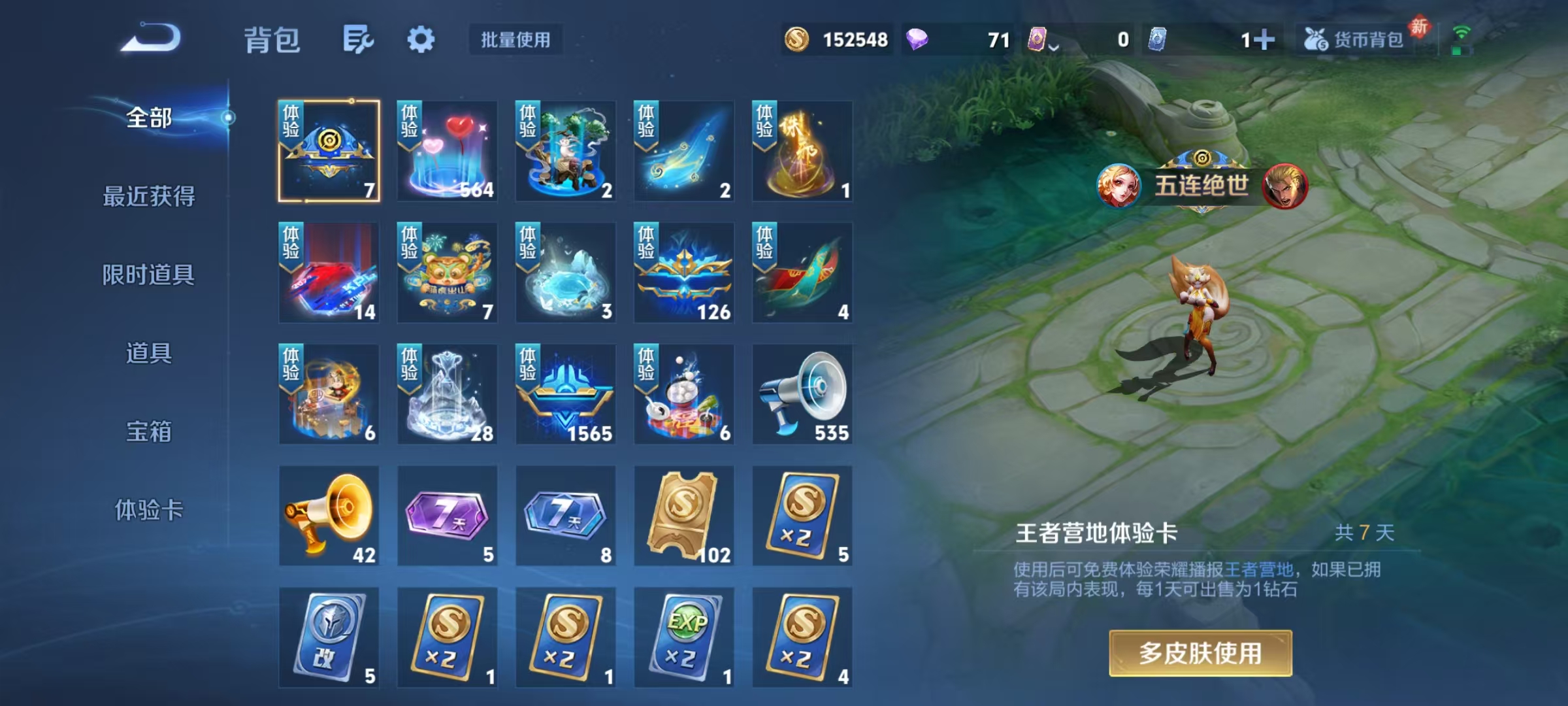
Task: Select the EXP x2 experience card
Action: [683, 637]
